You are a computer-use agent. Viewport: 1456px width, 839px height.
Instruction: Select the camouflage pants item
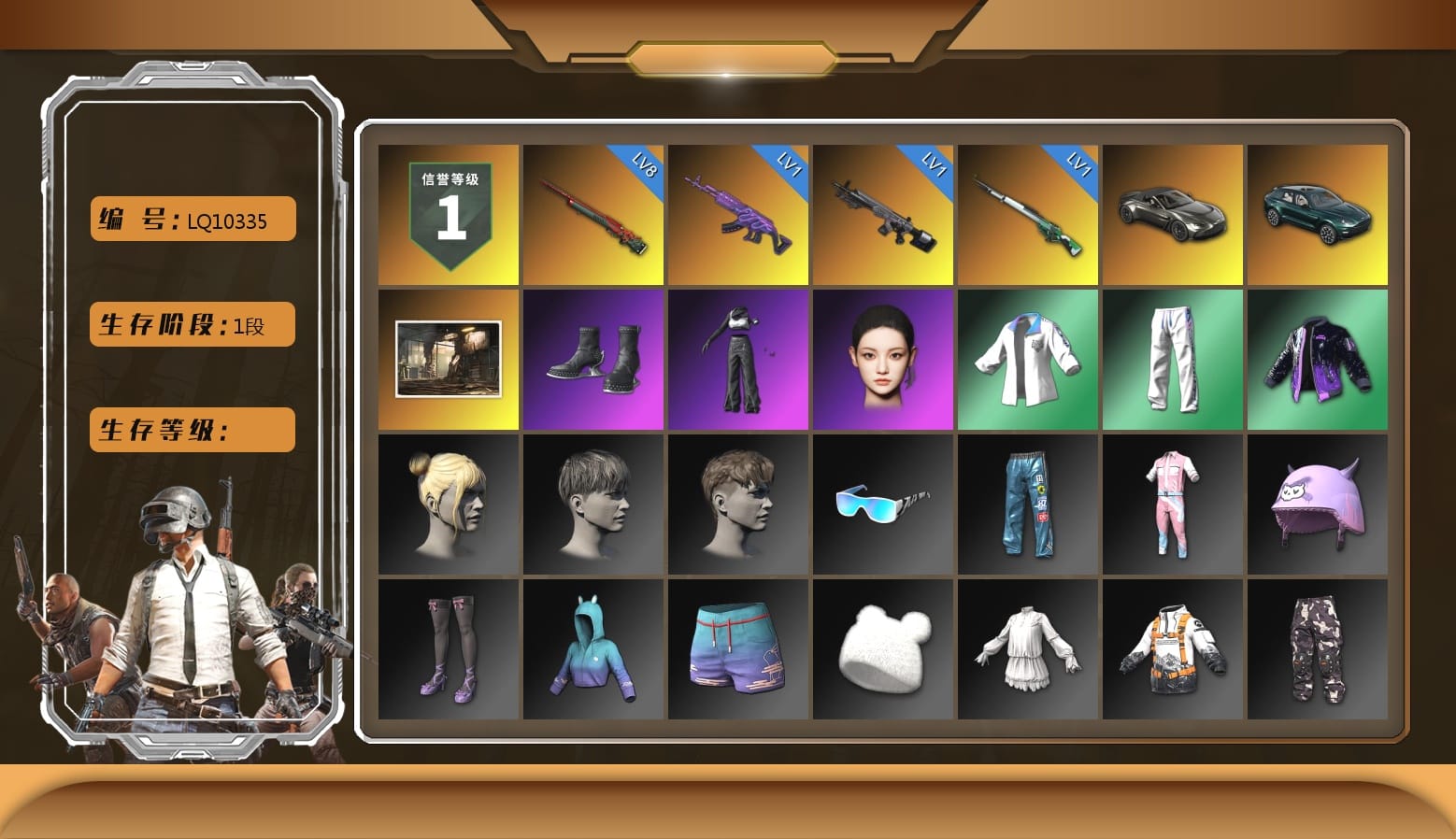[x=1318, y=649]
